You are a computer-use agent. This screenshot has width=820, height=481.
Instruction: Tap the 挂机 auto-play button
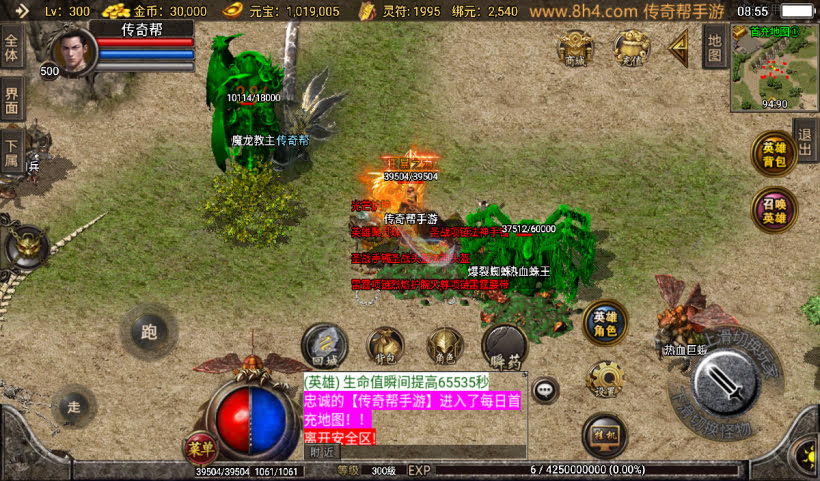pyautogui.click(x=604, y=435)
